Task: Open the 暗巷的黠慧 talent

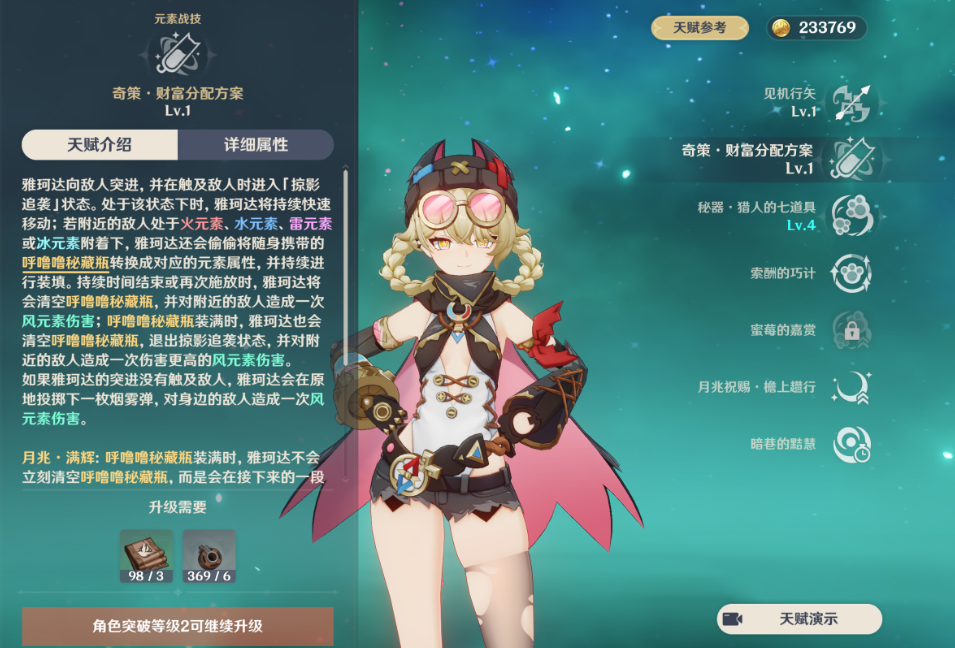Action: [x=851, y=444]
